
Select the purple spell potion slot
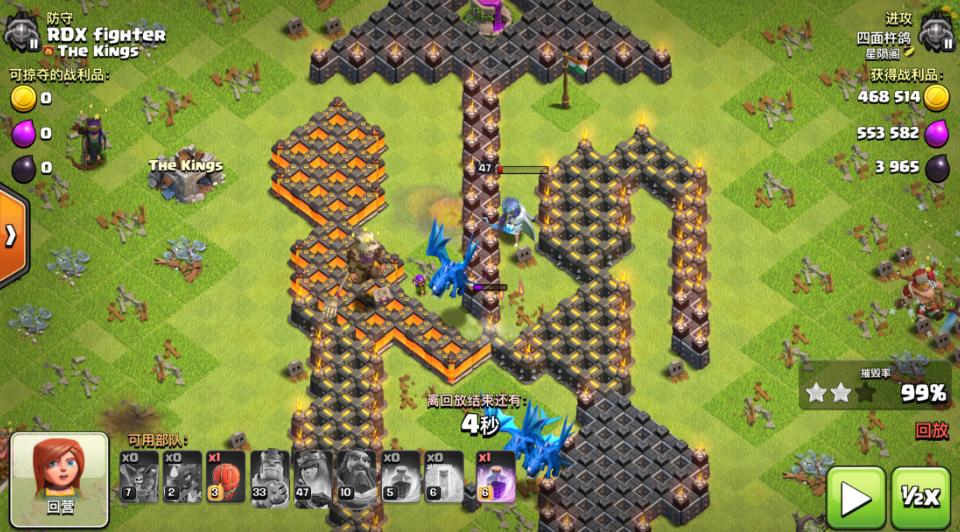[x=495, y=475]
